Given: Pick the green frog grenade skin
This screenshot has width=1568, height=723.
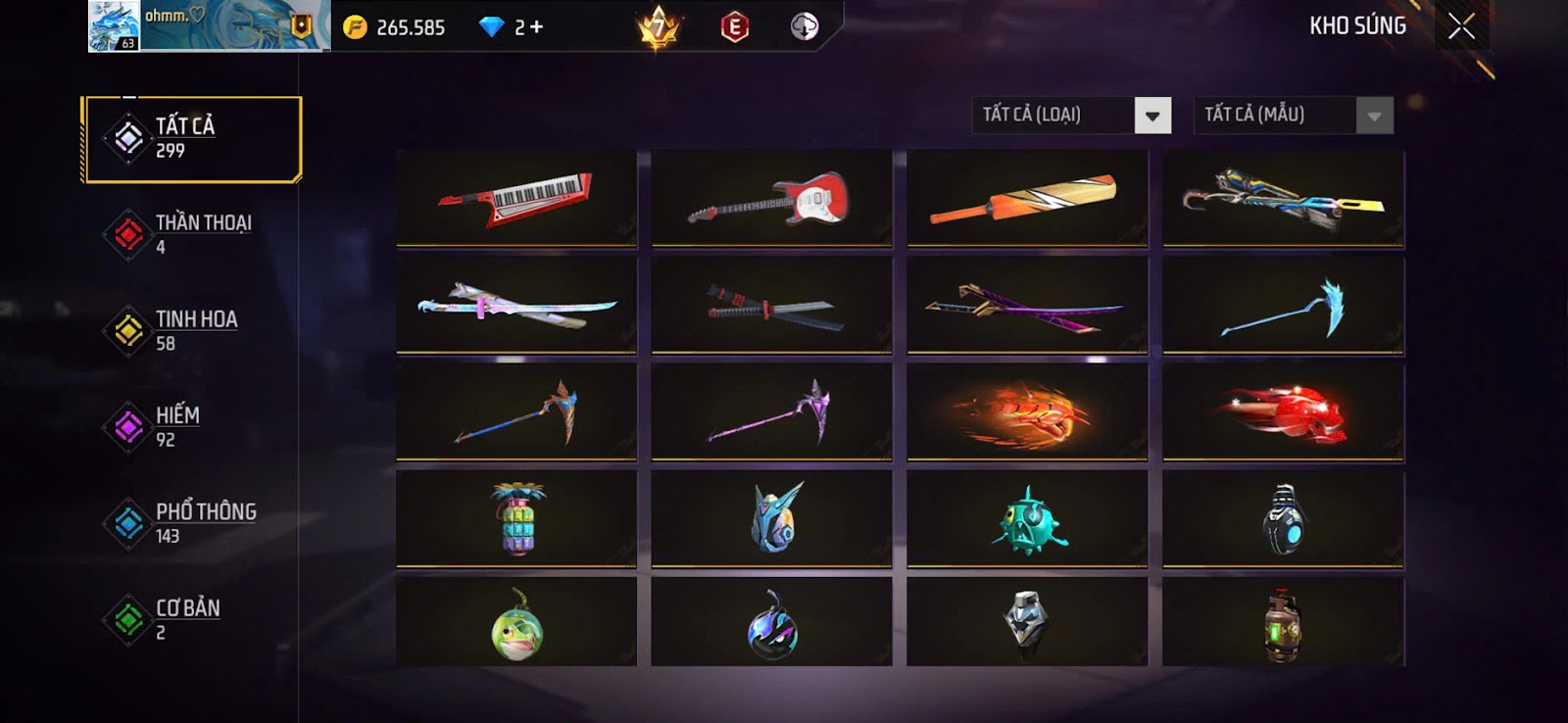Looking at the screenshot, I should tap(516, 625).
